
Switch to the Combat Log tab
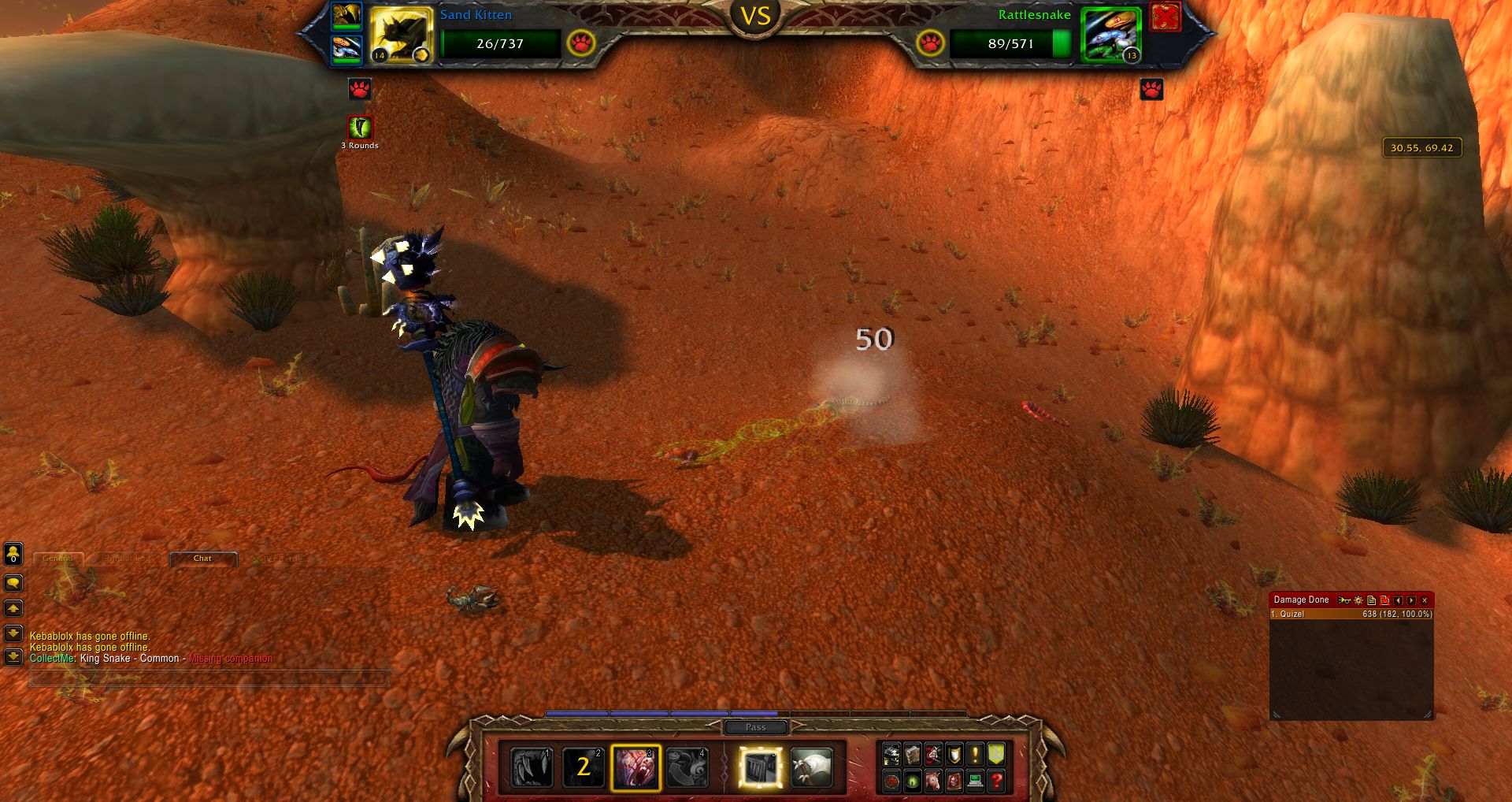tap(126, 559)
